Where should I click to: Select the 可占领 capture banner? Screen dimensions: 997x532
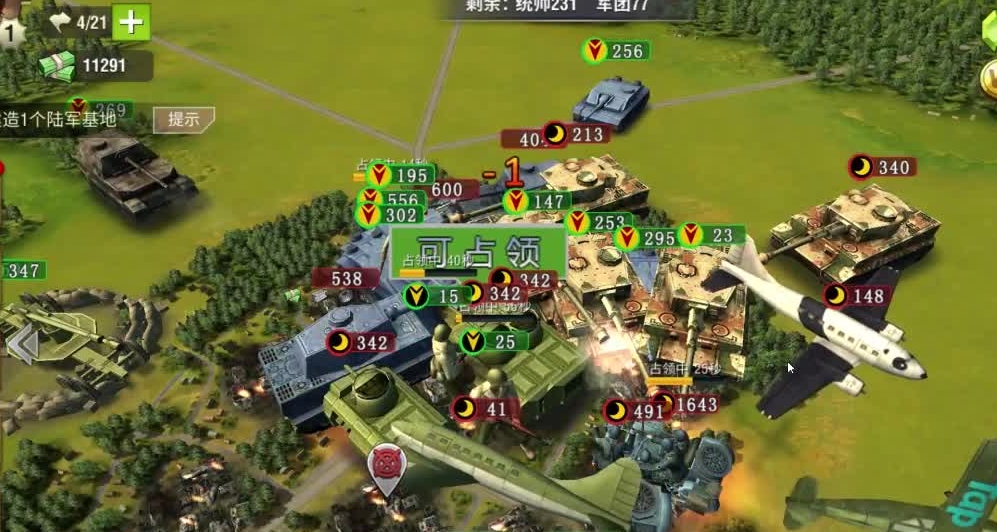point(478,251)
